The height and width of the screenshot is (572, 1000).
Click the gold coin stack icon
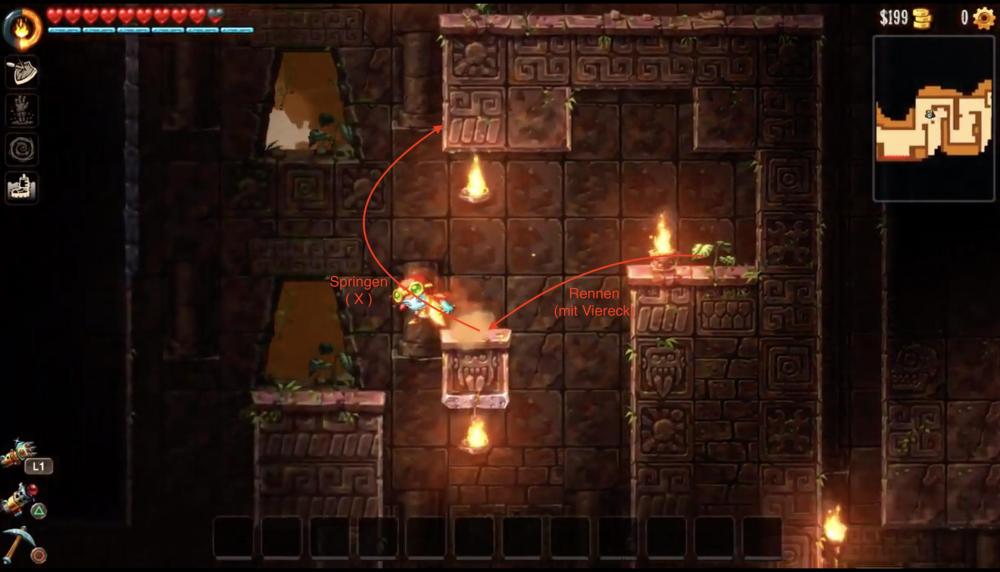tap(920, 17)
